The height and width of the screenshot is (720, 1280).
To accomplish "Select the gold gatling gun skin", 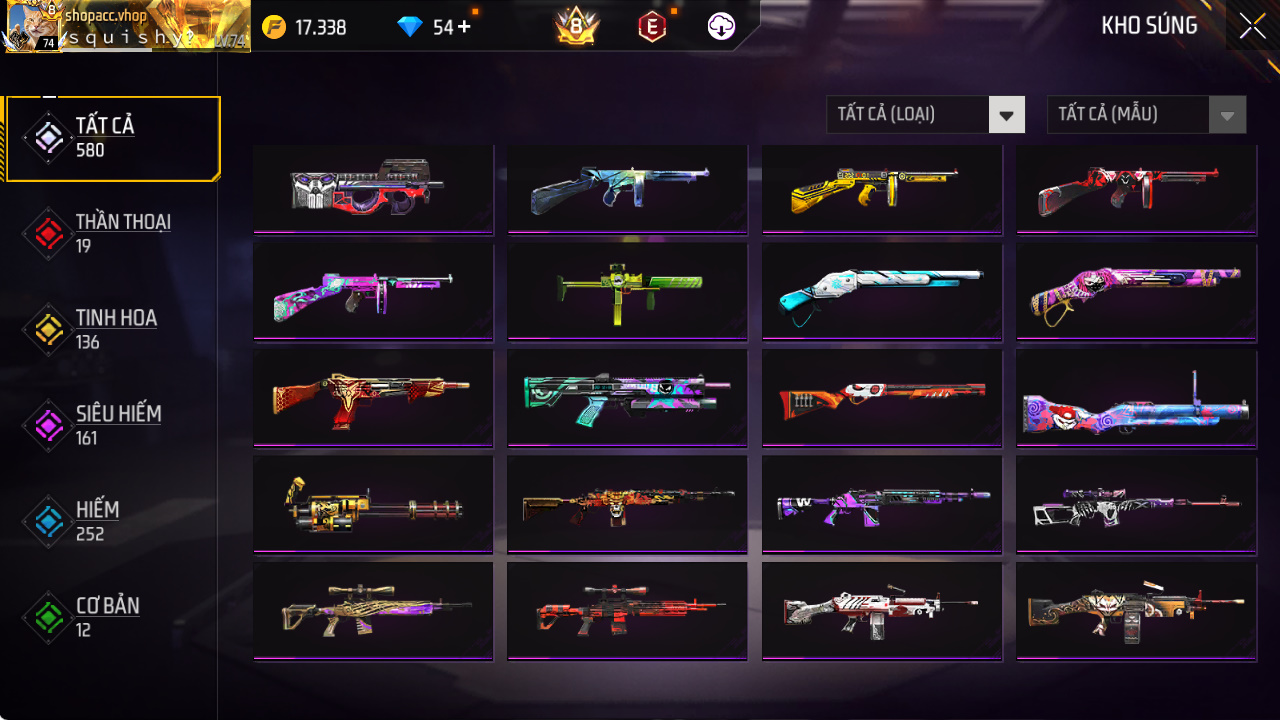I will [373, 504].
